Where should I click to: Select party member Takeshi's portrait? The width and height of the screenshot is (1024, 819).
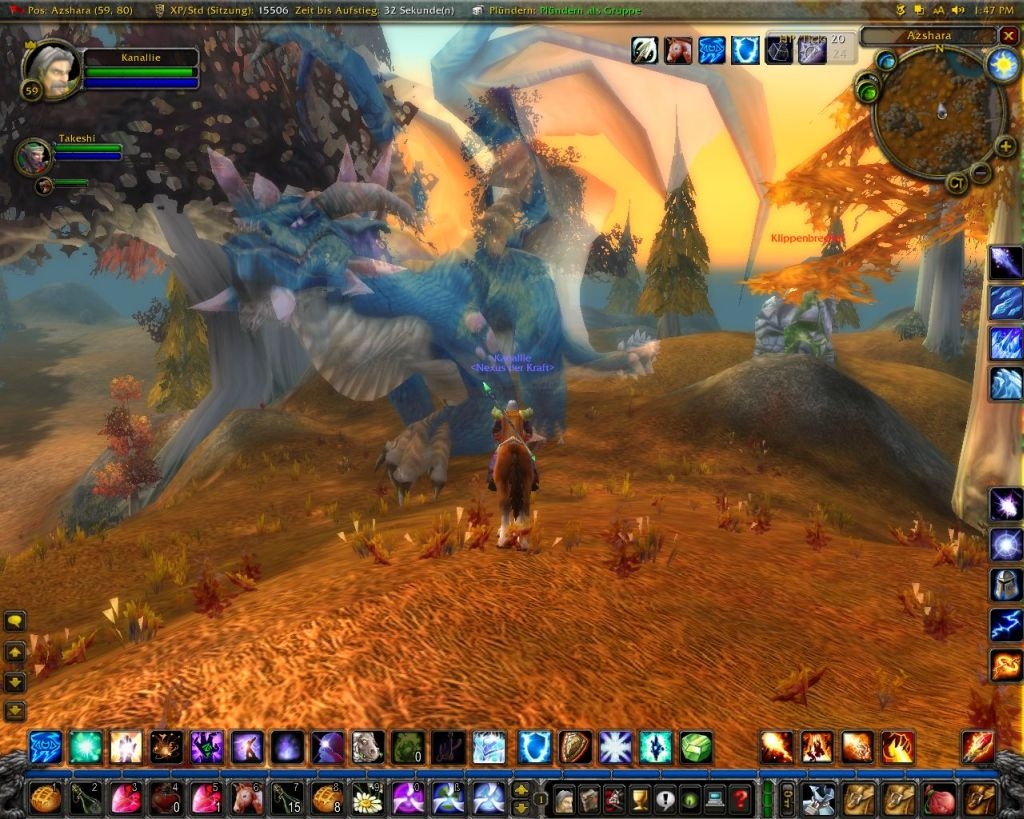coord(33,156)
